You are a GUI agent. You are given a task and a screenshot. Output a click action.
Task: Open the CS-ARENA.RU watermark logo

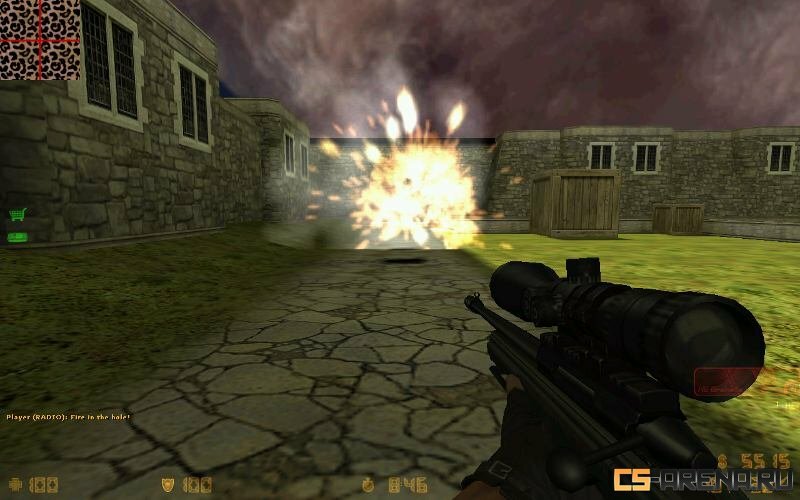click(700, 480)
